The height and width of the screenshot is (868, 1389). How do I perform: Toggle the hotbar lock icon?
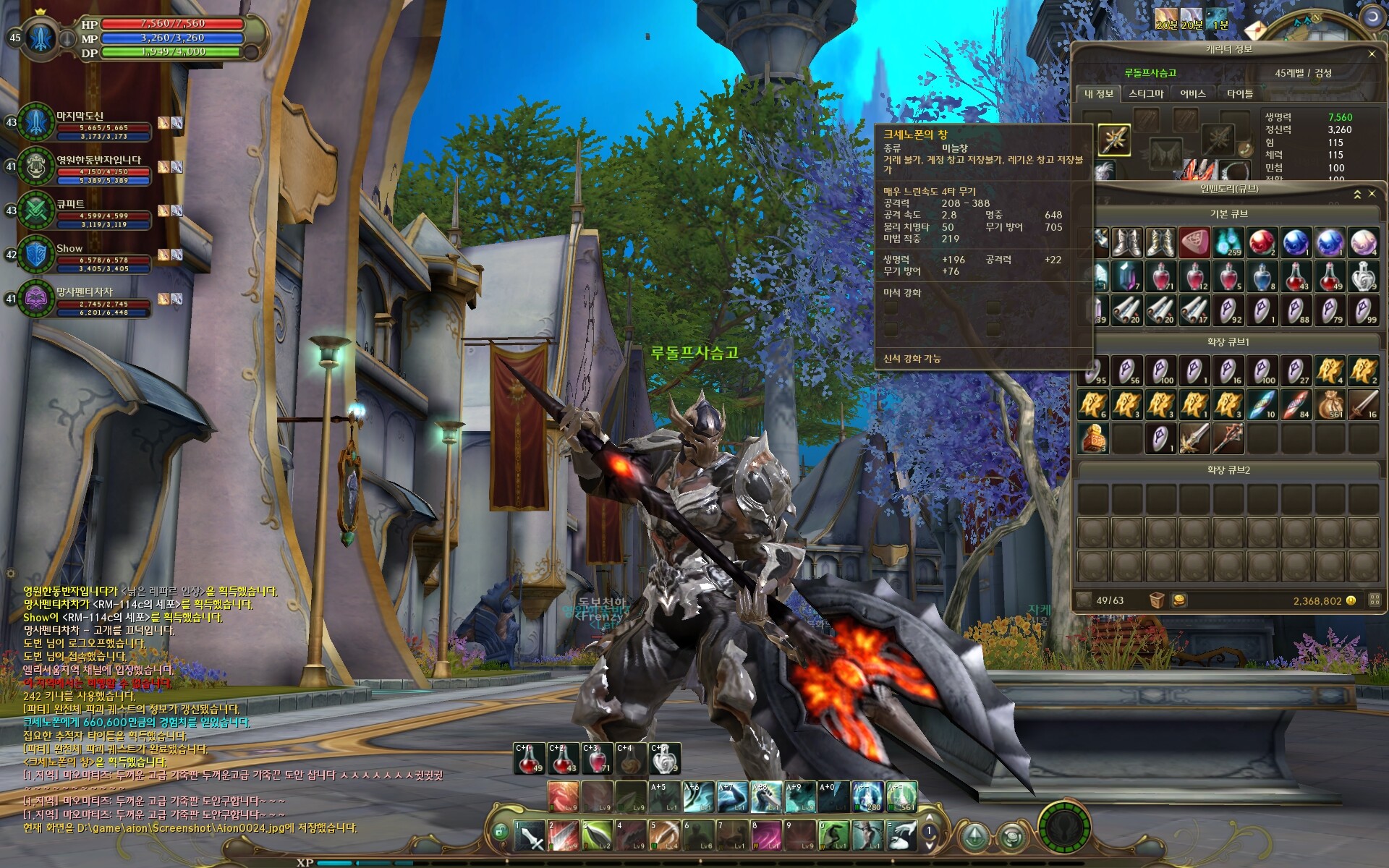(499, 832)
